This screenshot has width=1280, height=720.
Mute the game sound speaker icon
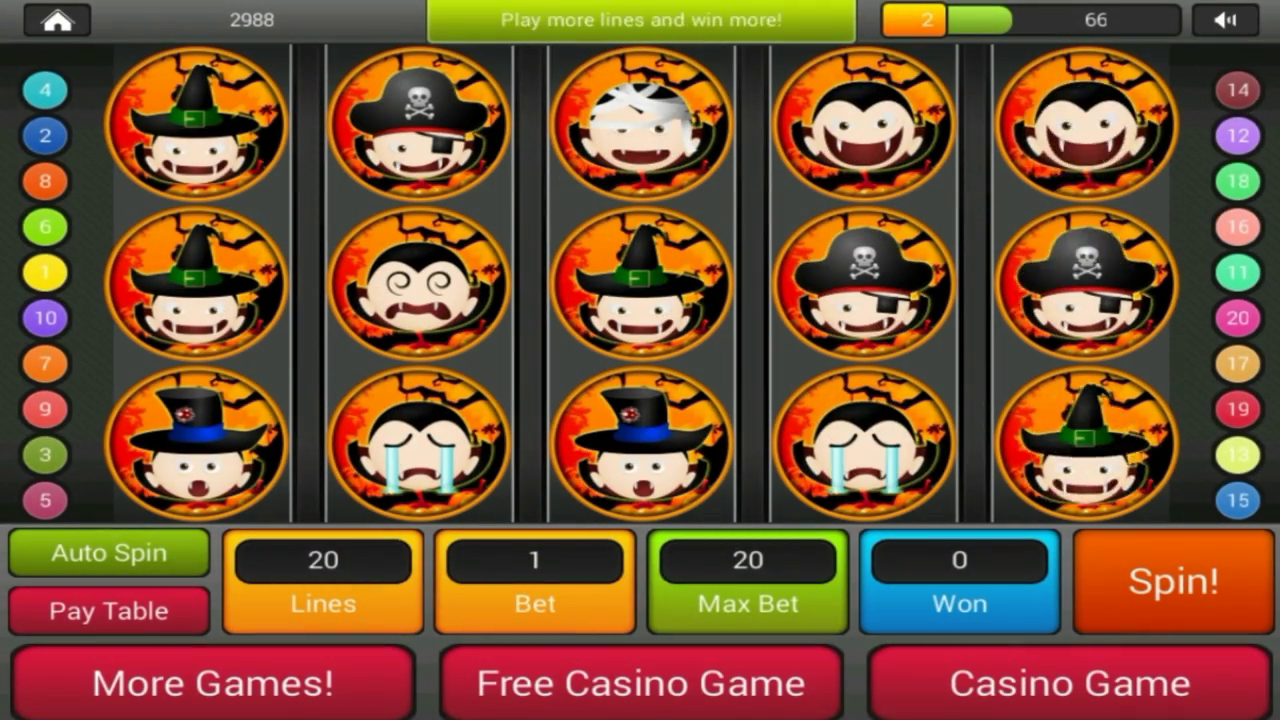pyautogui.click(x=1227, y=20)
